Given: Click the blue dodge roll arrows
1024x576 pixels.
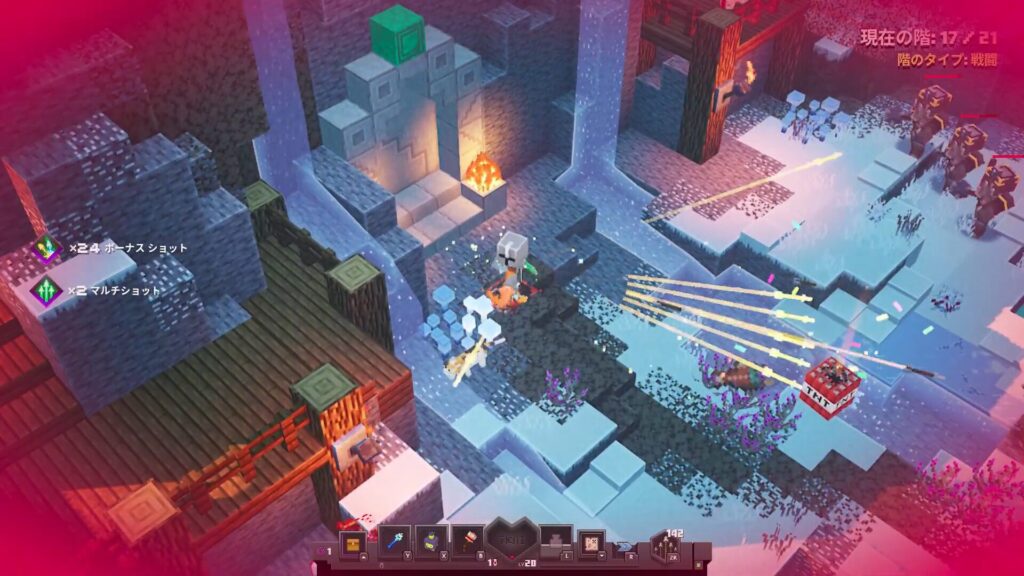Looking at the screenshot, I should tap(625, 547).
